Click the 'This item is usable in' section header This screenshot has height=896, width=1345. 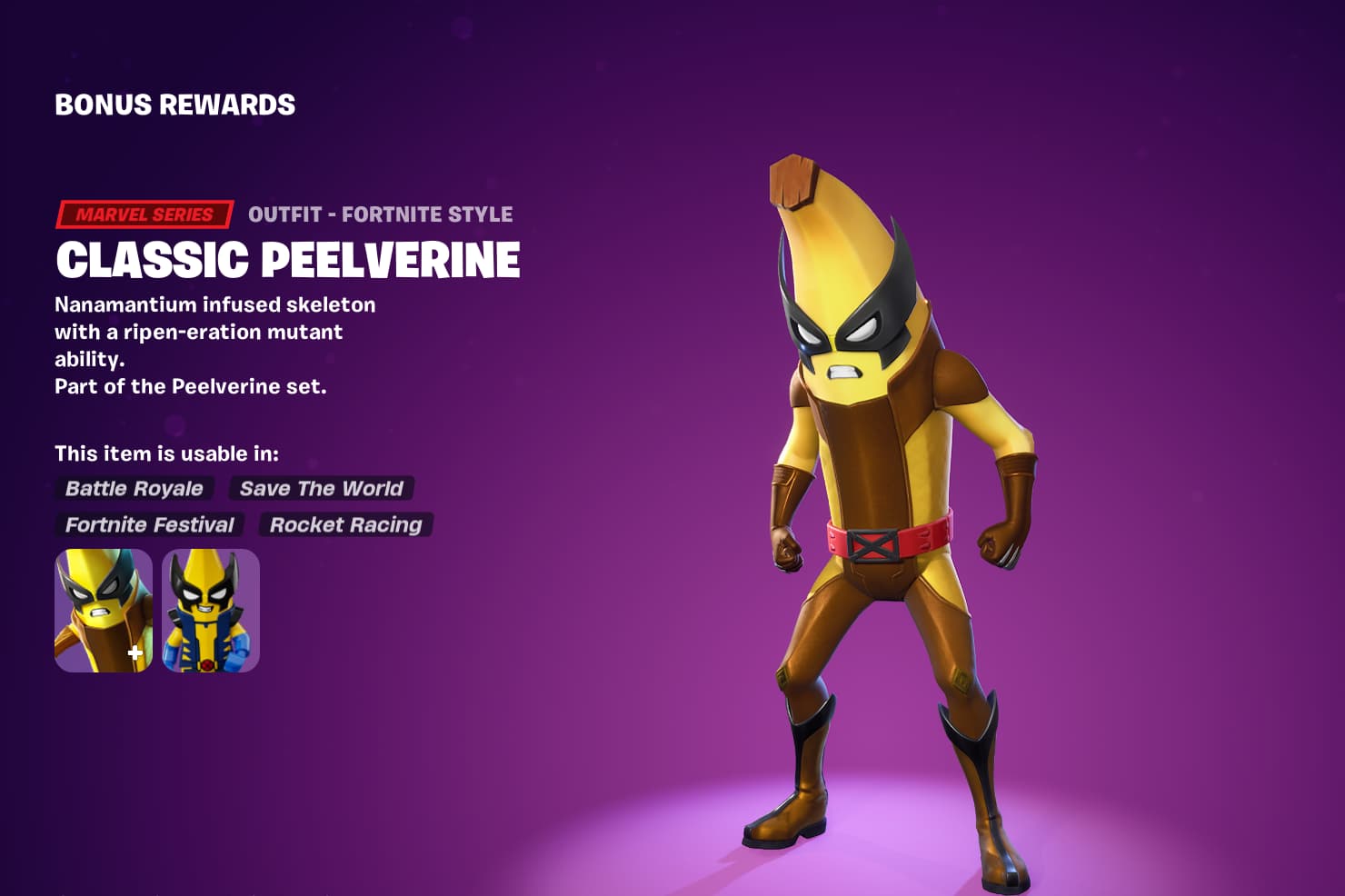tap(167, 452)
